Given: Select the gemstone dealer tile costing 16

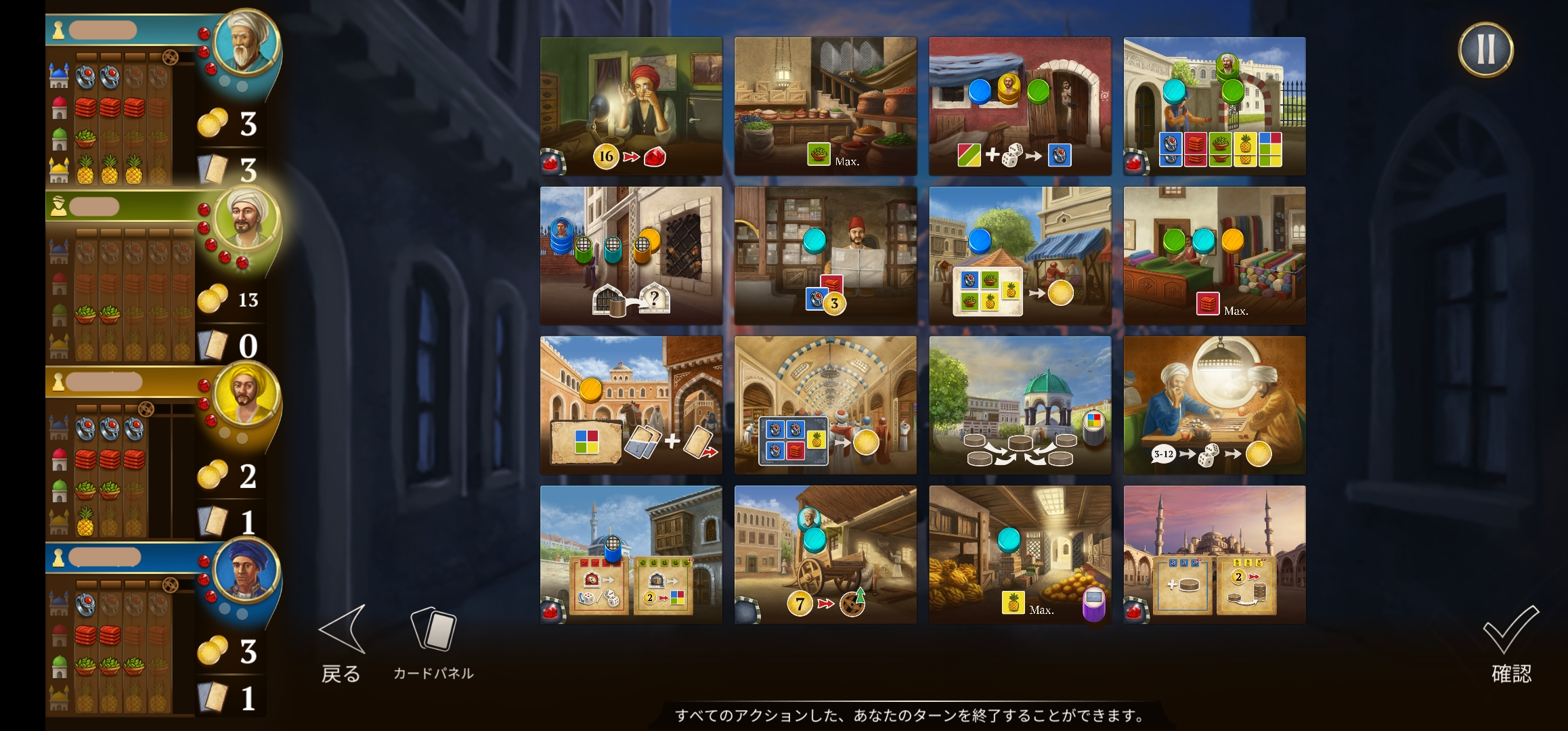Looking at the screenshot, I should (631, 106).
